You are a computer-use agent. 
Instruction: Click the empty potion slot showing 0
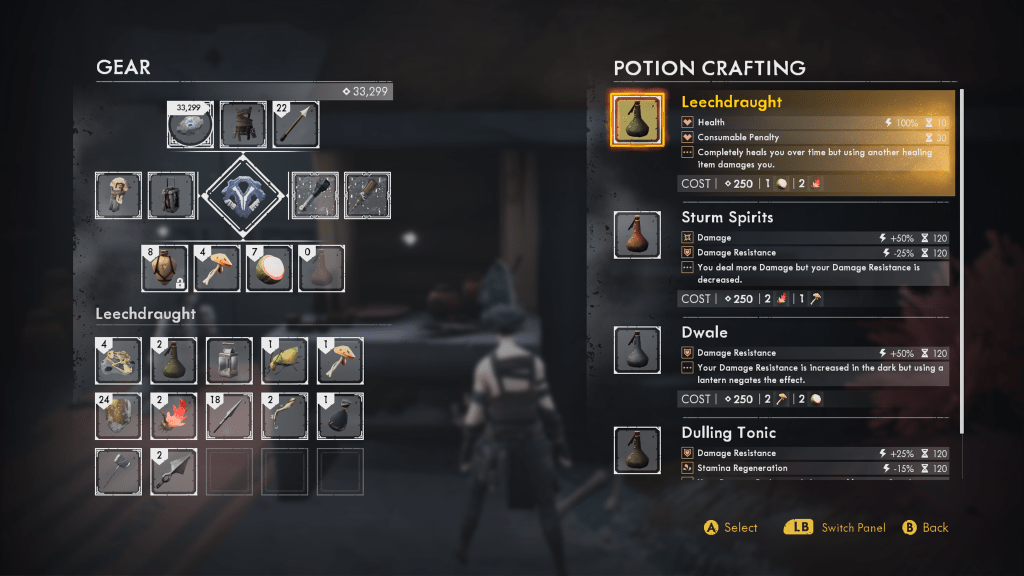(322, 268)
